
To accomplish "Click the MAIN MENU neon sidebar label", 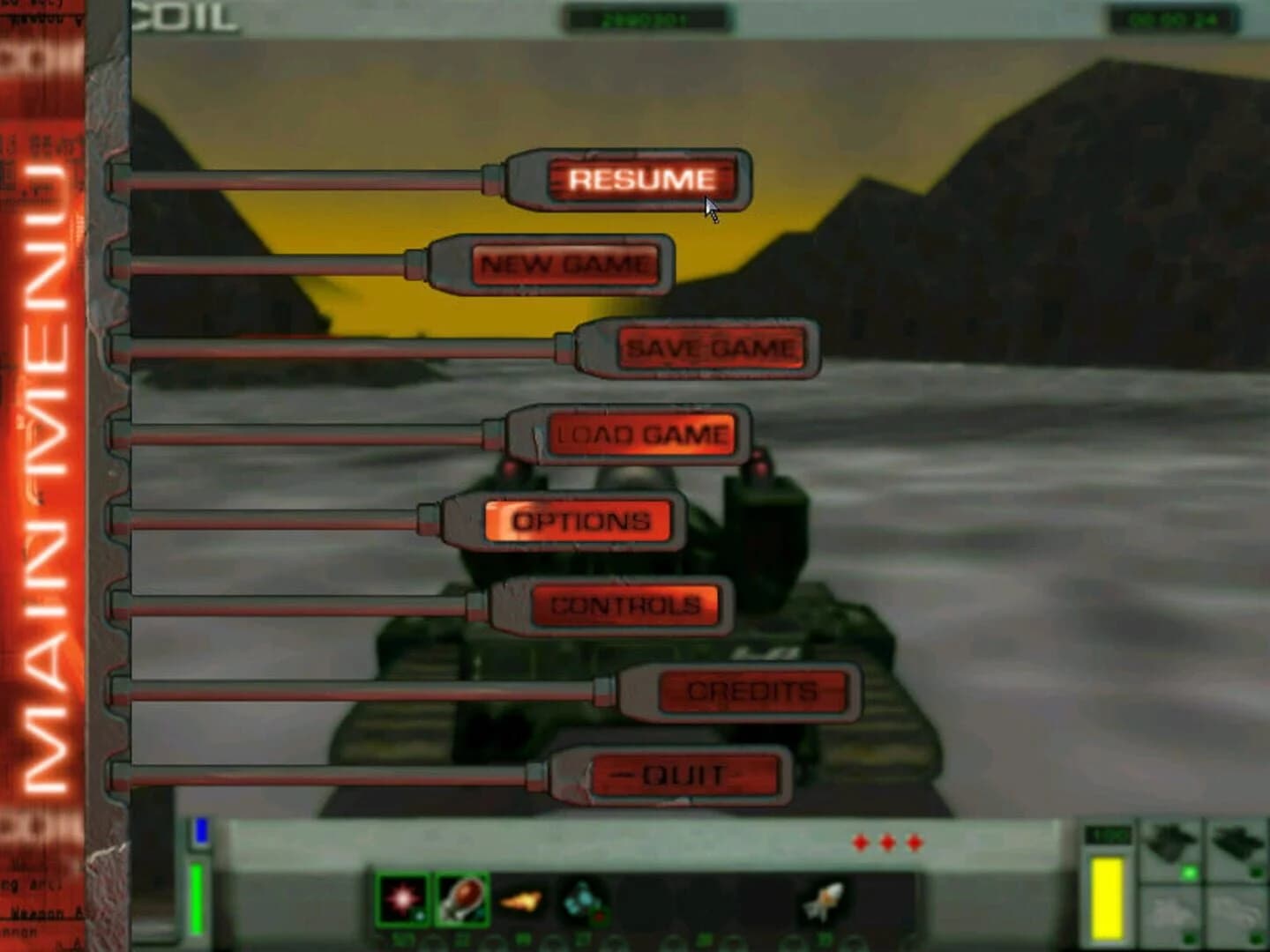I will pyautogui.click(x=42, y=441).
